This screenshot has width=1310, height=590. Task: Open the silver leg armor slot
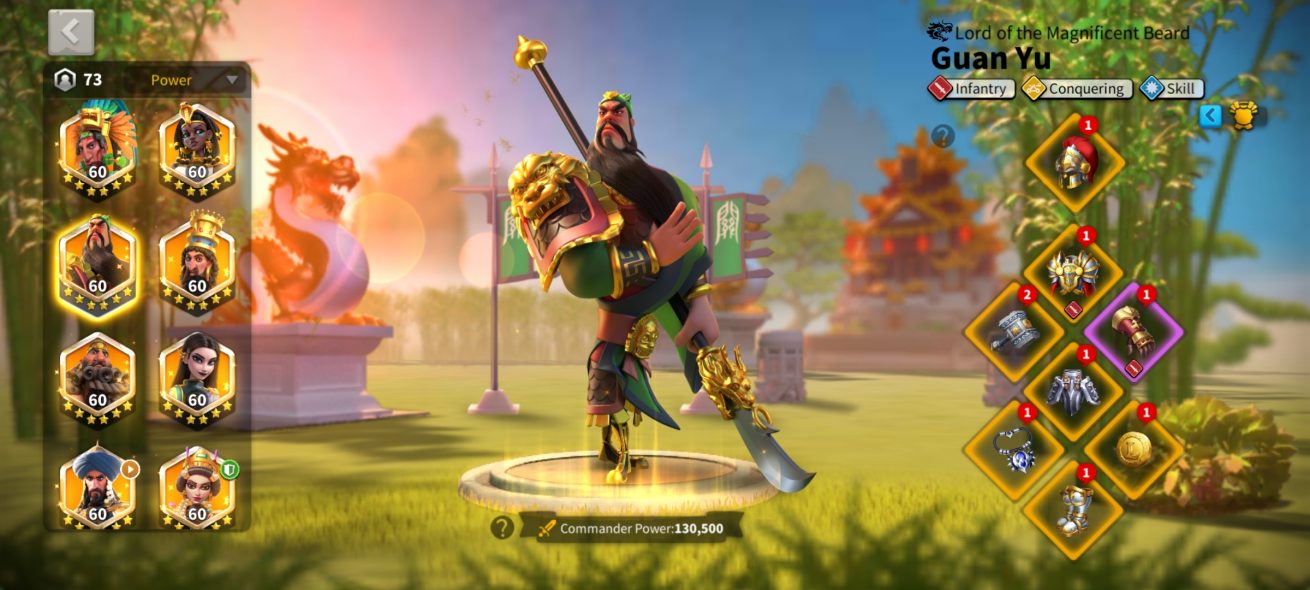click(x=1073, y=390)
